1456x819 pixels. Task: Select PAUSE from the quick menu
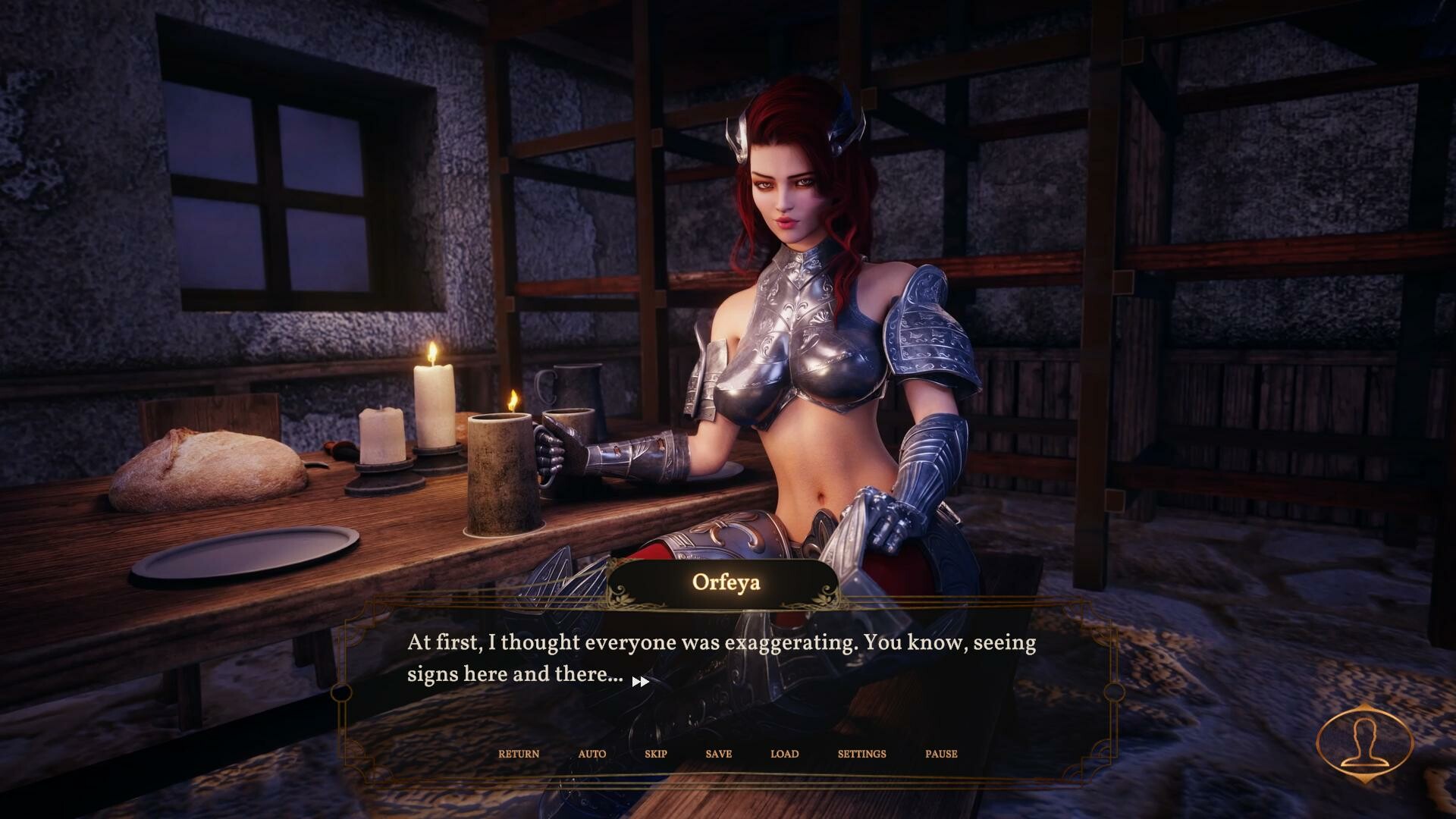(x=940, y=754)
